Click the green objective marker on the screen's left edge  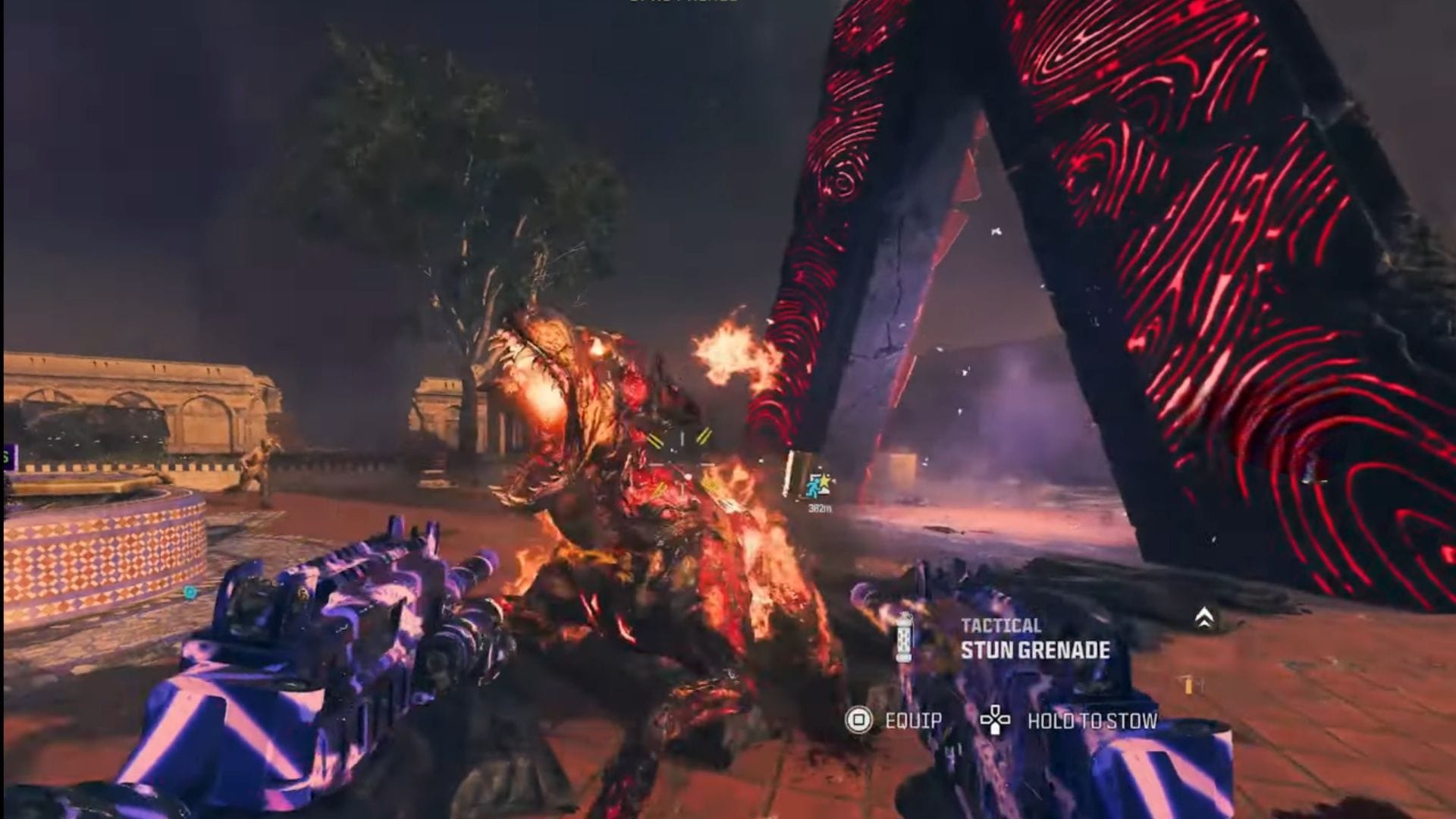tap(6, 455)
